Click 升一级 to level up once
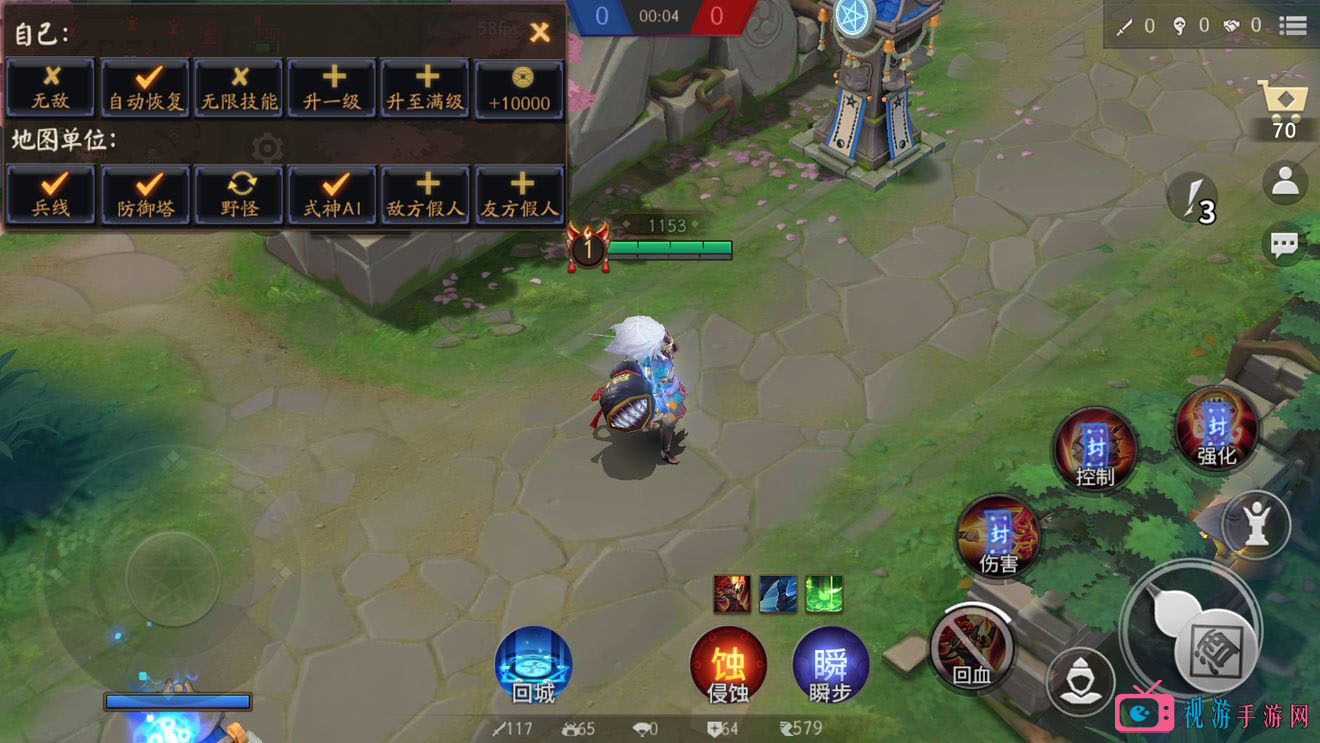This screenshot has height=743, width=1320. tap(332, 88)
